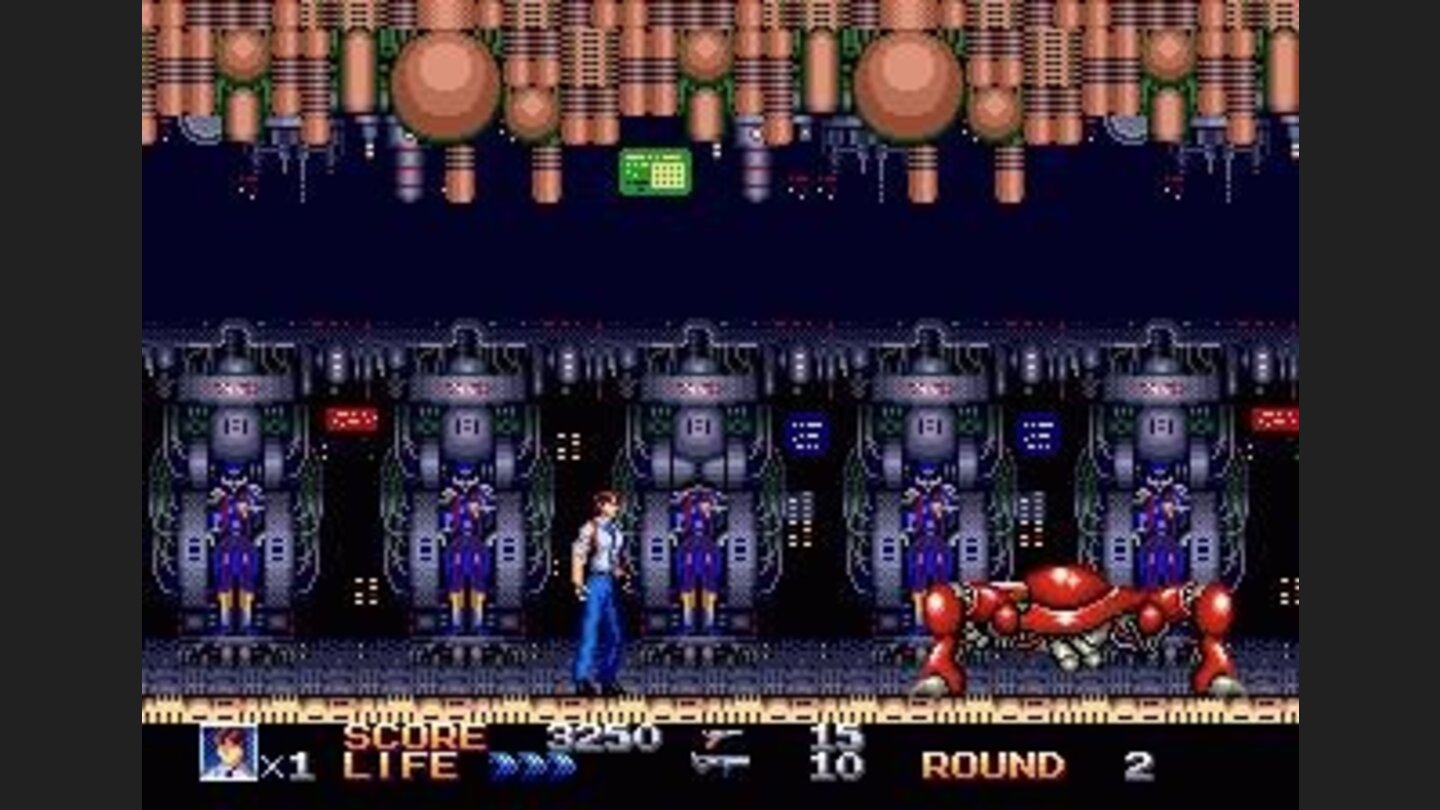Select the blue wall display beside the player

(x=805, y=432)
